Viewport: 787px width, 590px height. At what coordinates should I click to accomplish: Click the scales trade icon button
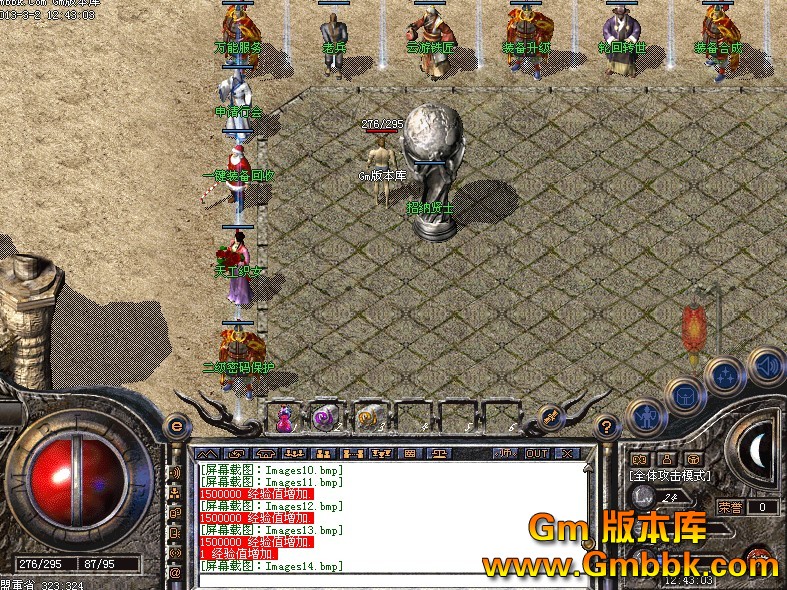[x=438, y=454]
